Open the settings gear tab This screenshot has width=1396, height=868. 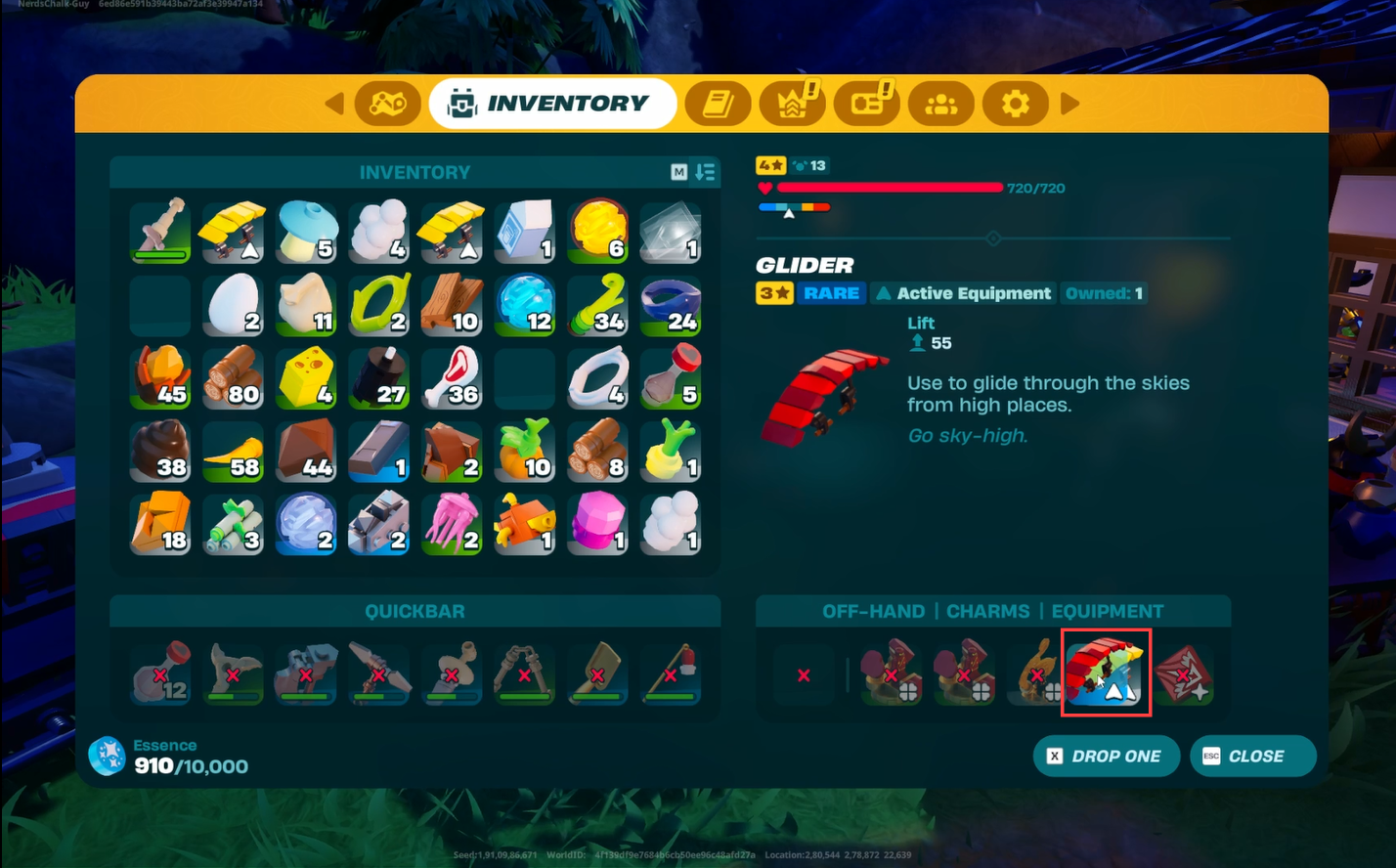click(x=1015, y=103)
